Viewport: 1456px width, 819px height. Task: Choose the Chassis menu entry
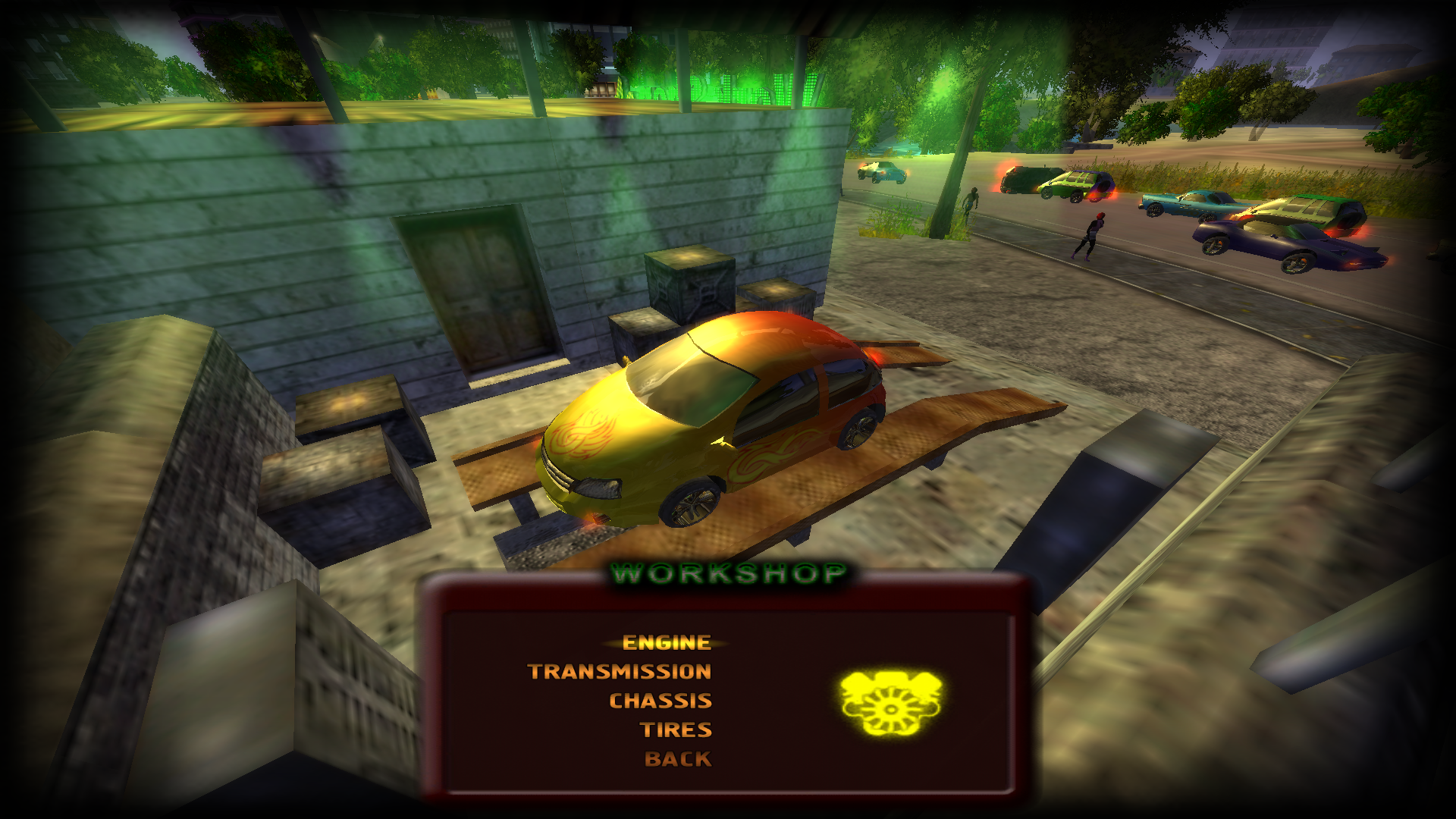(x=660, y=701)
